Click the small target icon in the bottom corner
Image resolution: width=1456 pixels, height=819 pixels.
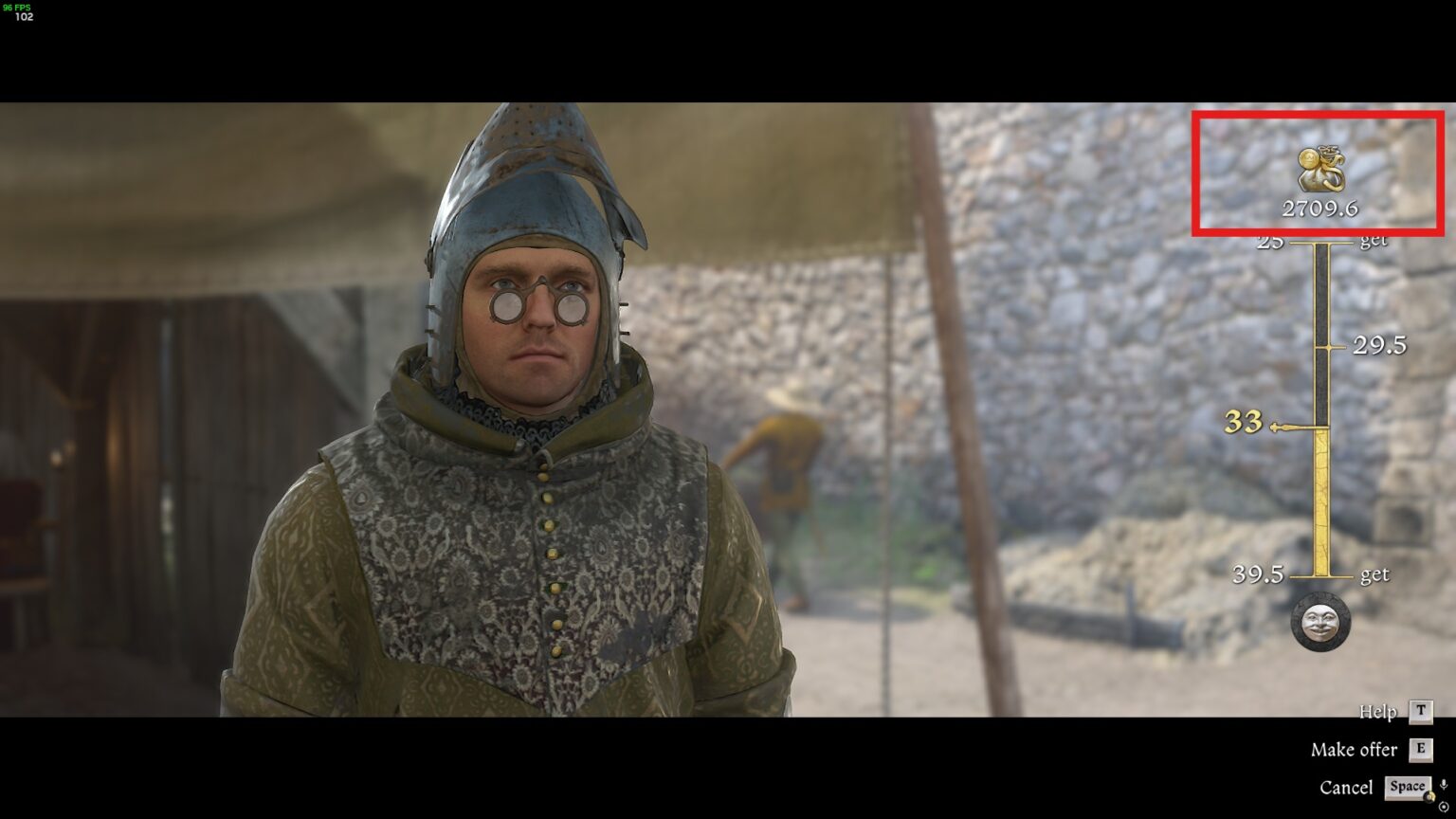[x=1445, y=808]
